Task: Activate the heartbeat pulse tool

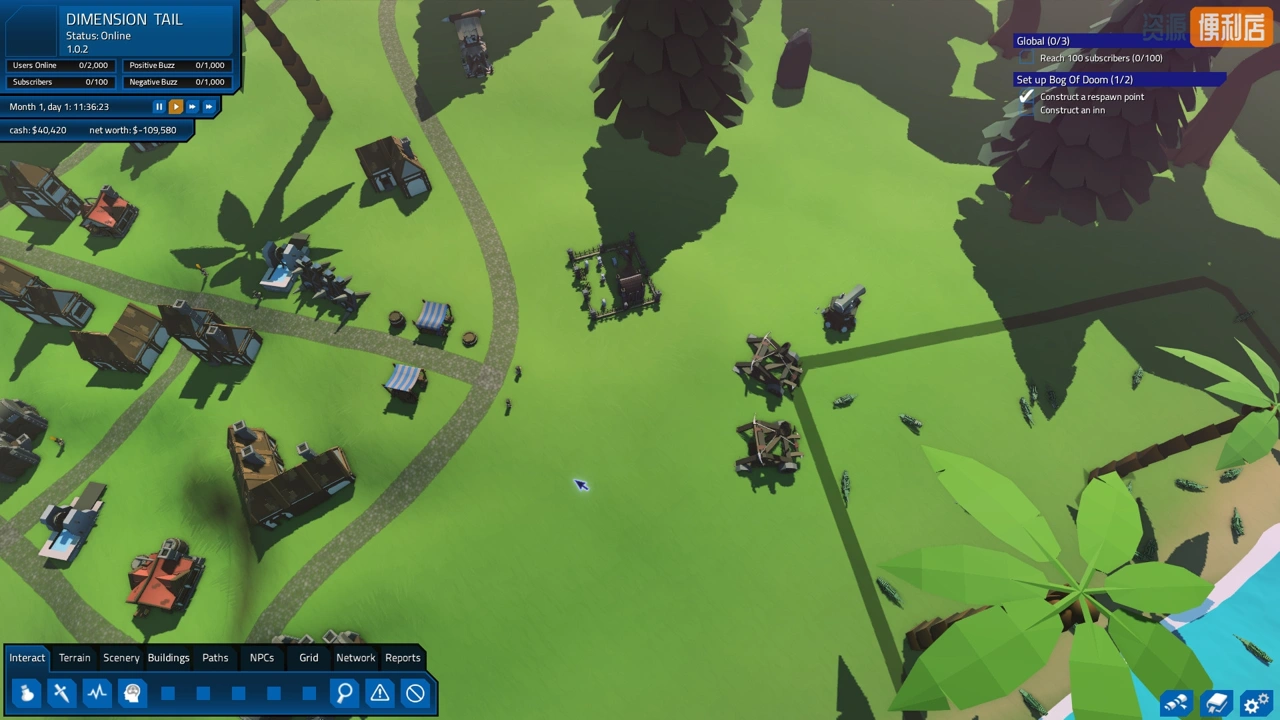Action: click(x=97, y=692)
